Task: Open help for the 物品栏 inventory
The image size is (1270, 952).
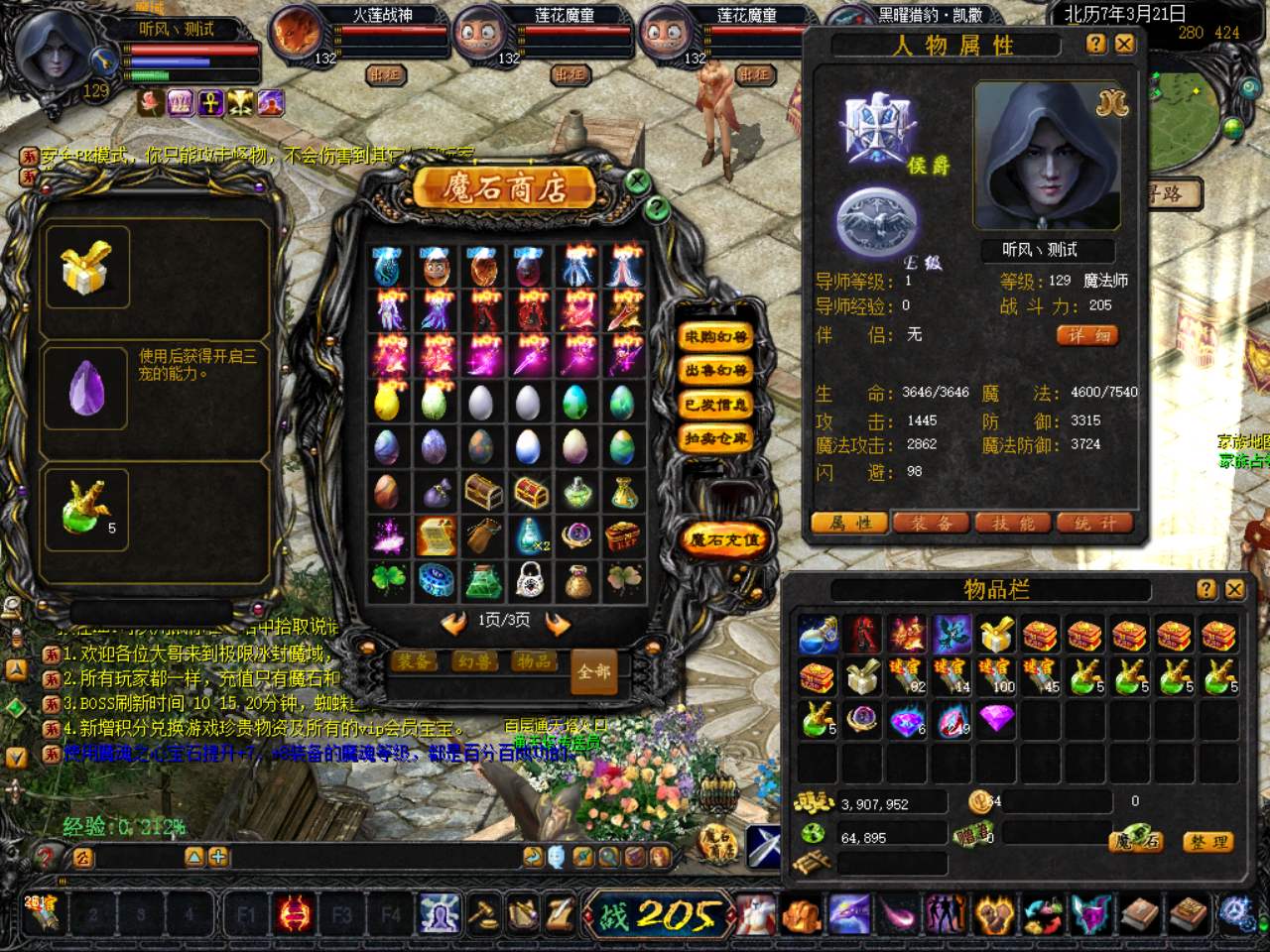Action: (1206, 589)
